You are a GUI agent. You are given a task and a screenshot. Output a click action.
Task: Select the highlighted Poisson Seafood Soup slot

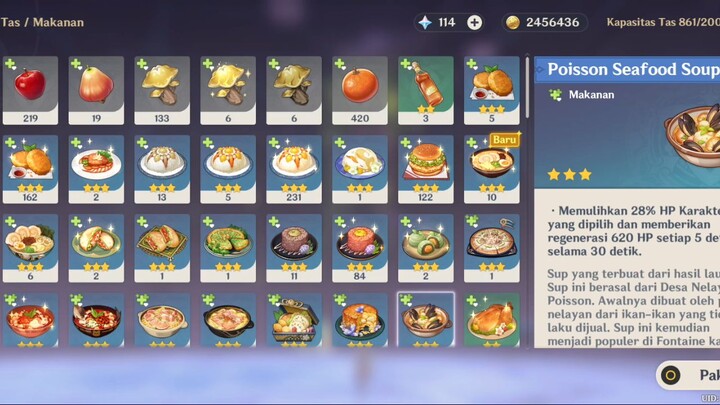(425, 321)
